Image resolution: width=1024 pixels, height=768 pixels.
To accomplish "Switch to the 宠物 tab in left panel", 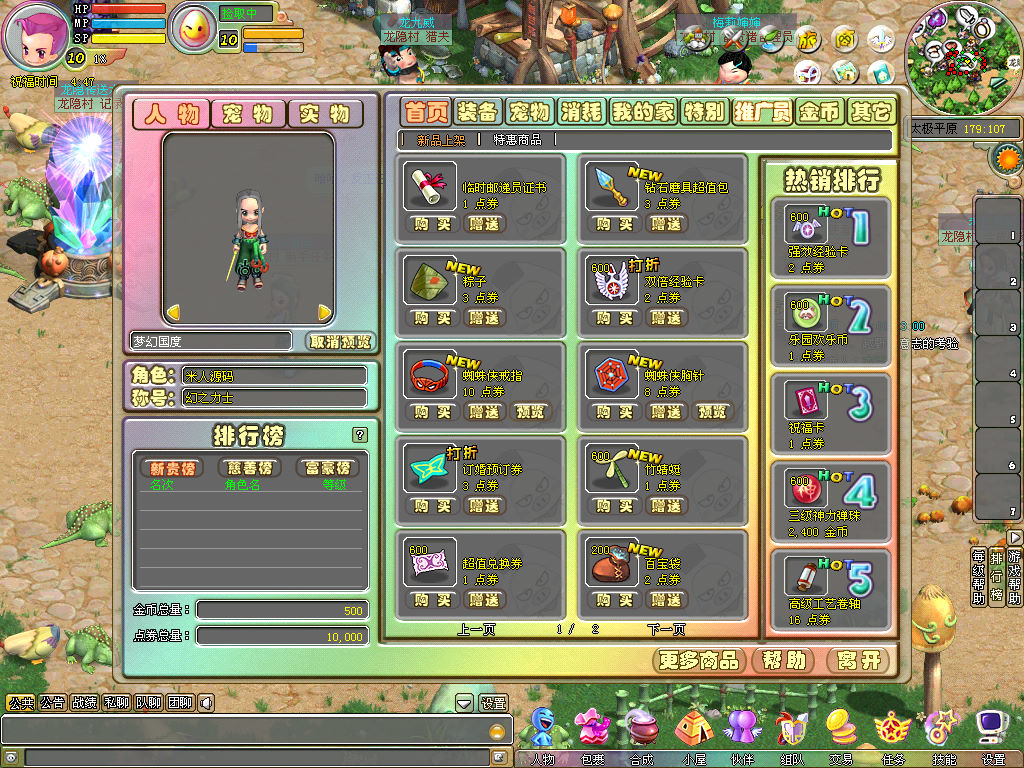I will pos(248,114).
